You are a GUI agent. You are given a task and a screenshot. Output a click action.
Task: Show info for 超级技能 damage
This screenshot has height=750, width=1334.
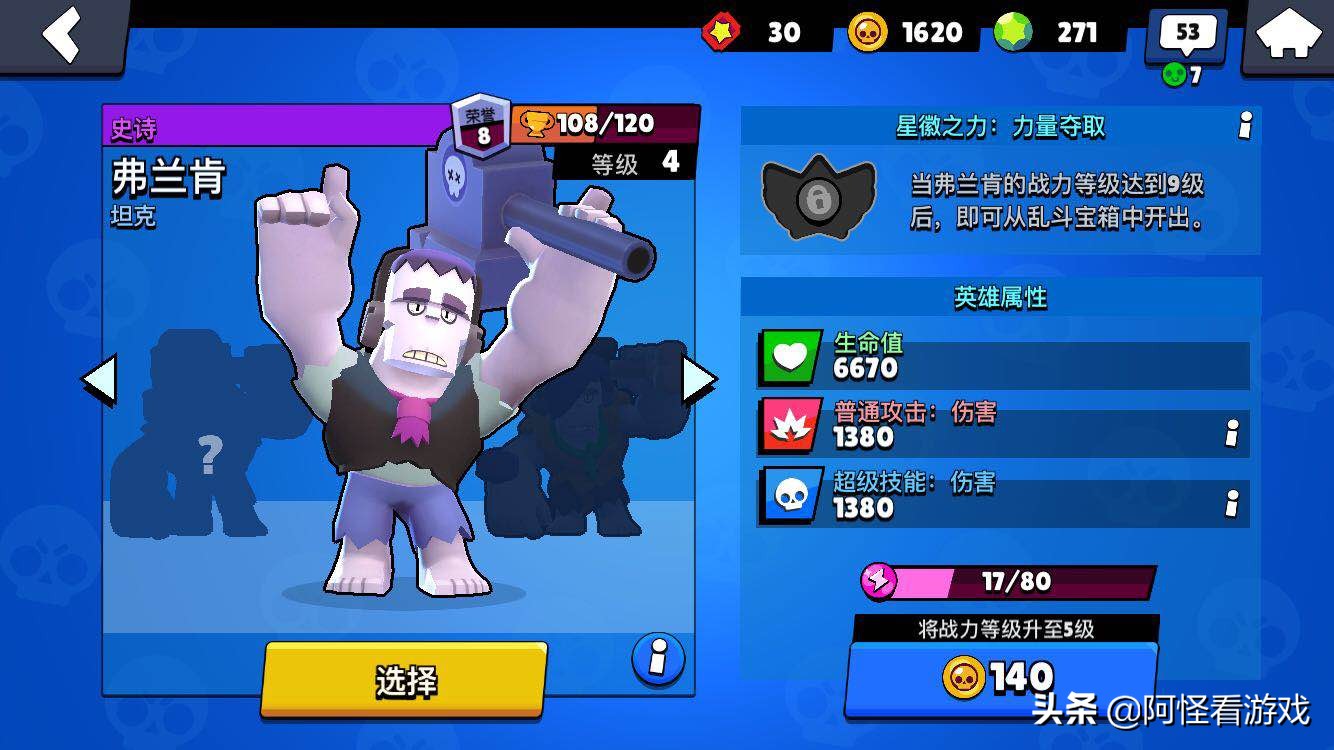(1232, 503)
